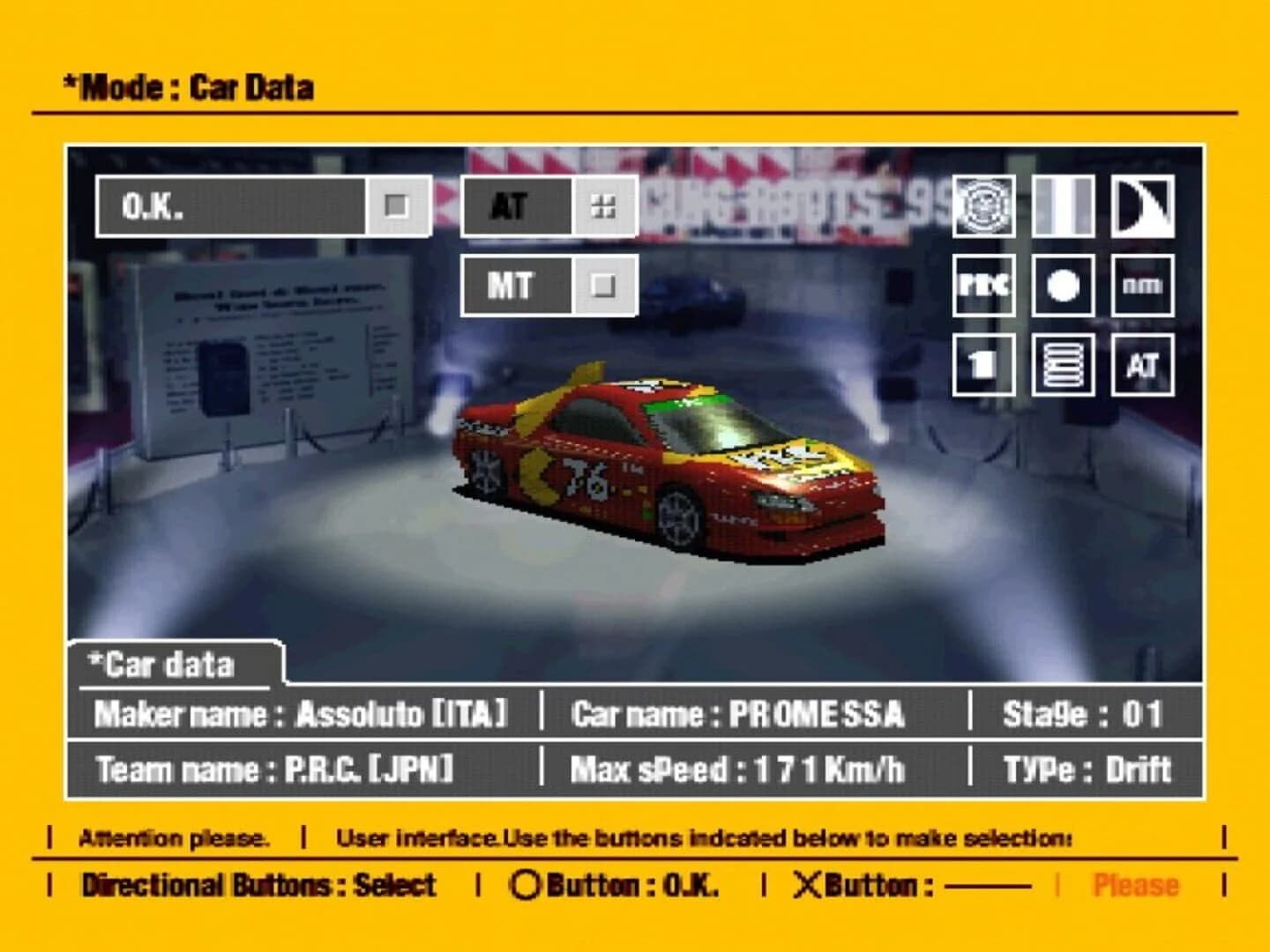Open the O.K. selection field
Screen dimensions: 1270x952
[x=234, y=206]
